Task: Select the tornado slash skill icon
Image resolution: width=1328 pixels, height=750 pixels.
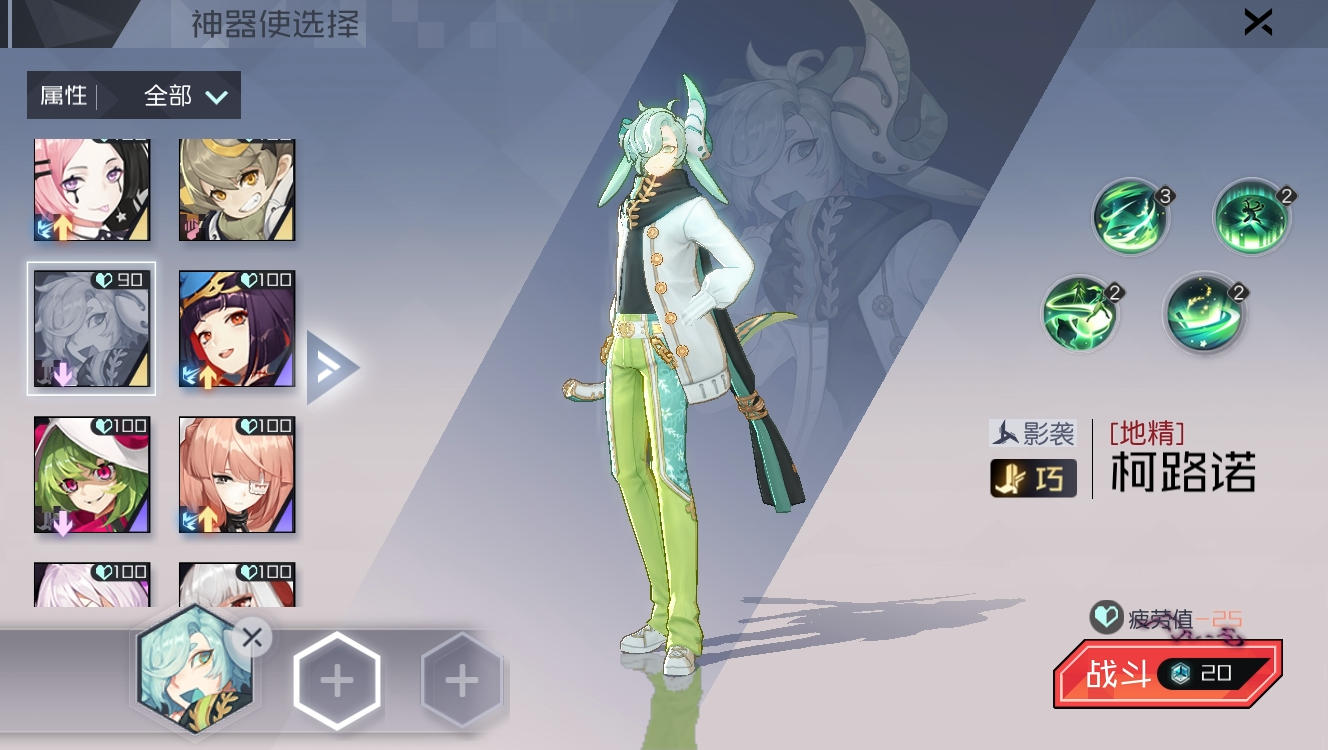Action: pyautogui.click(x=1131, y=217)
